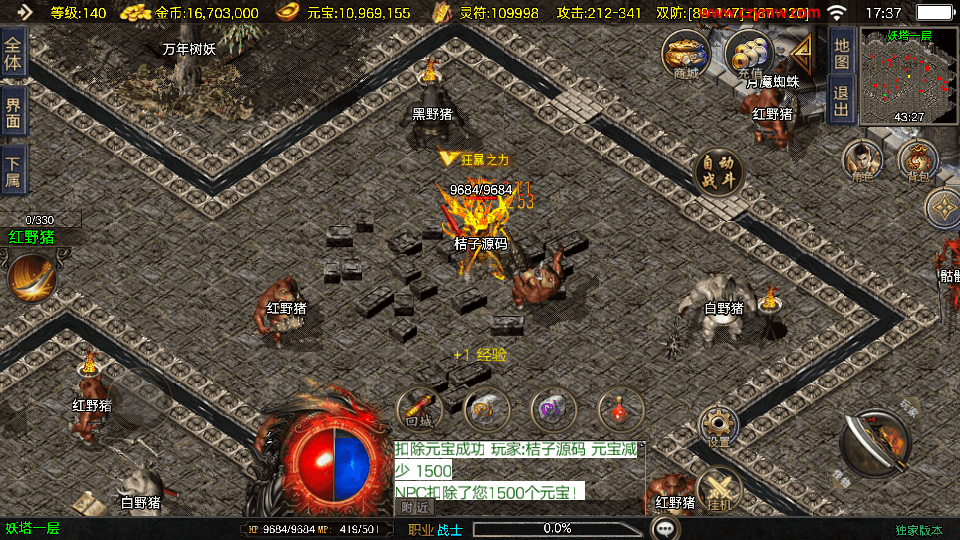Image resolution: width=960 pixels, height=540 pixels.
Task: Select the 下属 side tab
Action: tap(13, 170)
